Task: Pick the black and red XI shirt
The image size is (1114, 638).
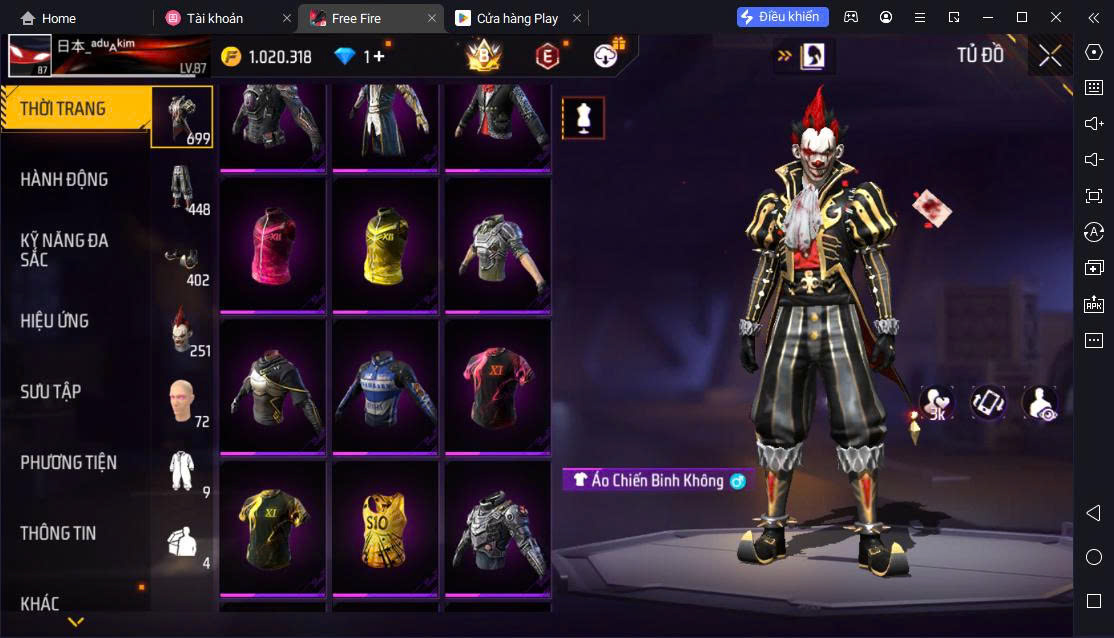Action: (497, 385)
